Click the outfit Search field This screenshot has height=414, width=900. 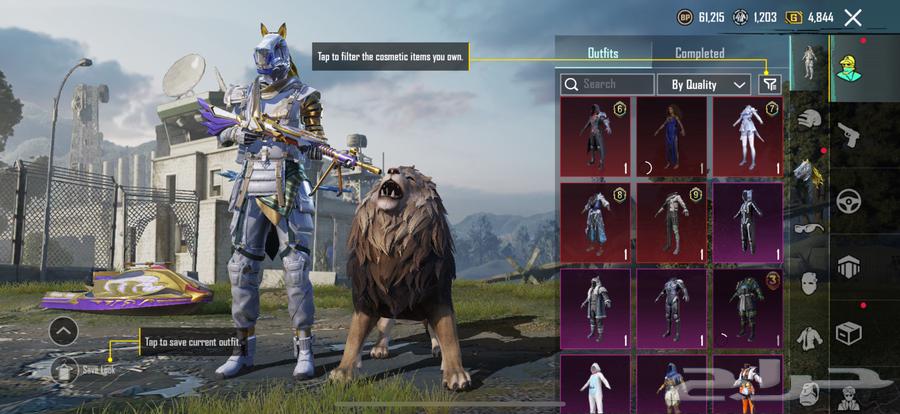(x=607, y=85)
